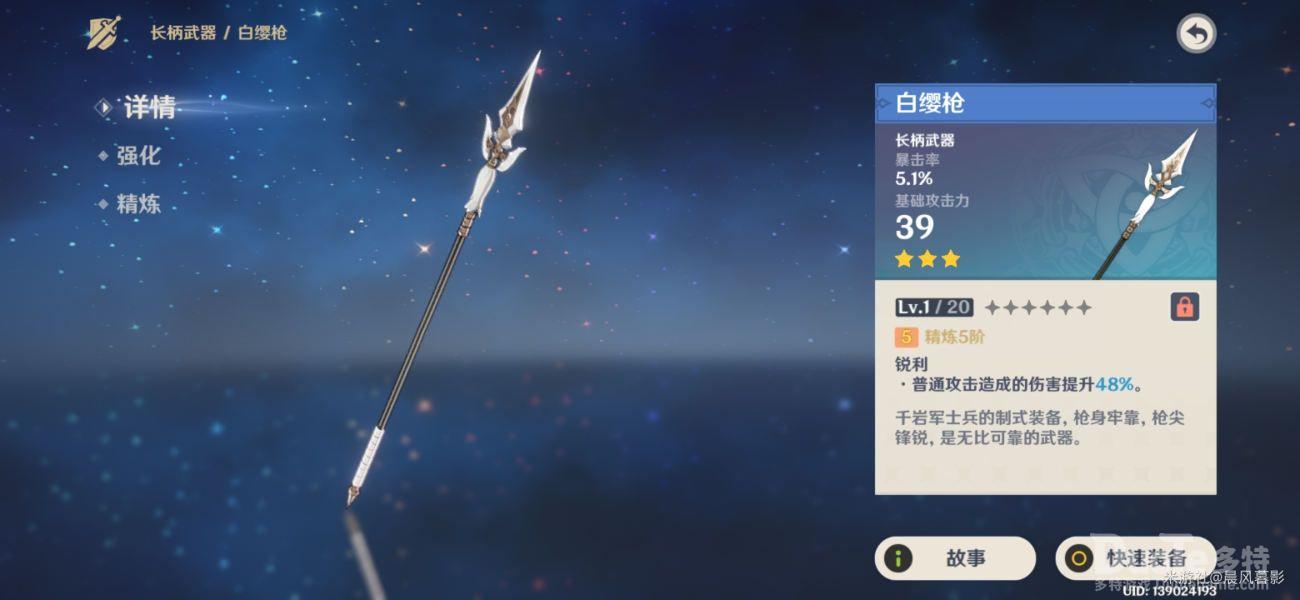Toggle the red weapon lock icon
This screenshot has width=1300, height=600.
pyautogui.click(x=1184, y=307)
